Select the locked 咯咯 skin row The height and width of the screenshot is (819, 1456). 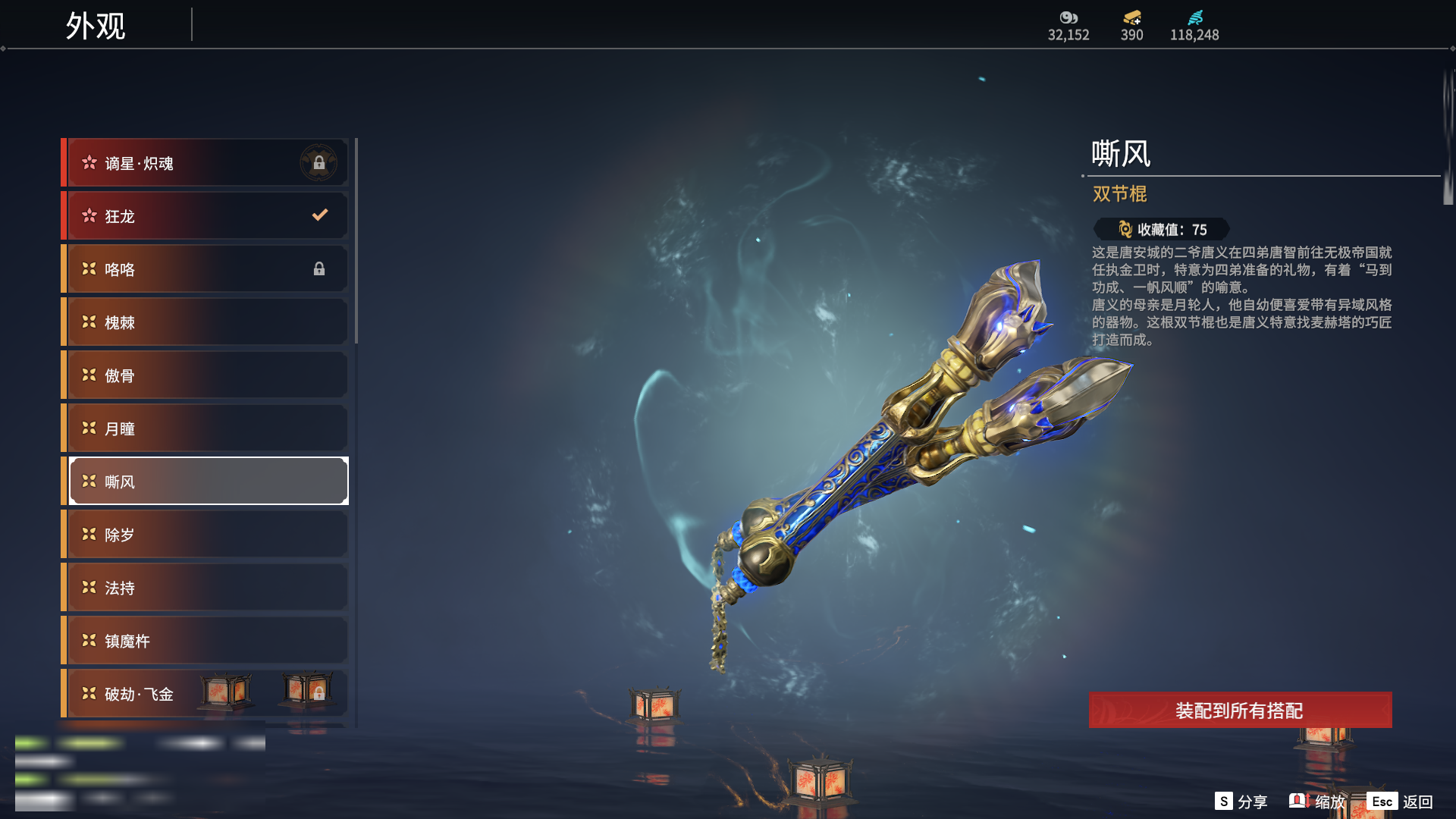(x=206, y=269)
